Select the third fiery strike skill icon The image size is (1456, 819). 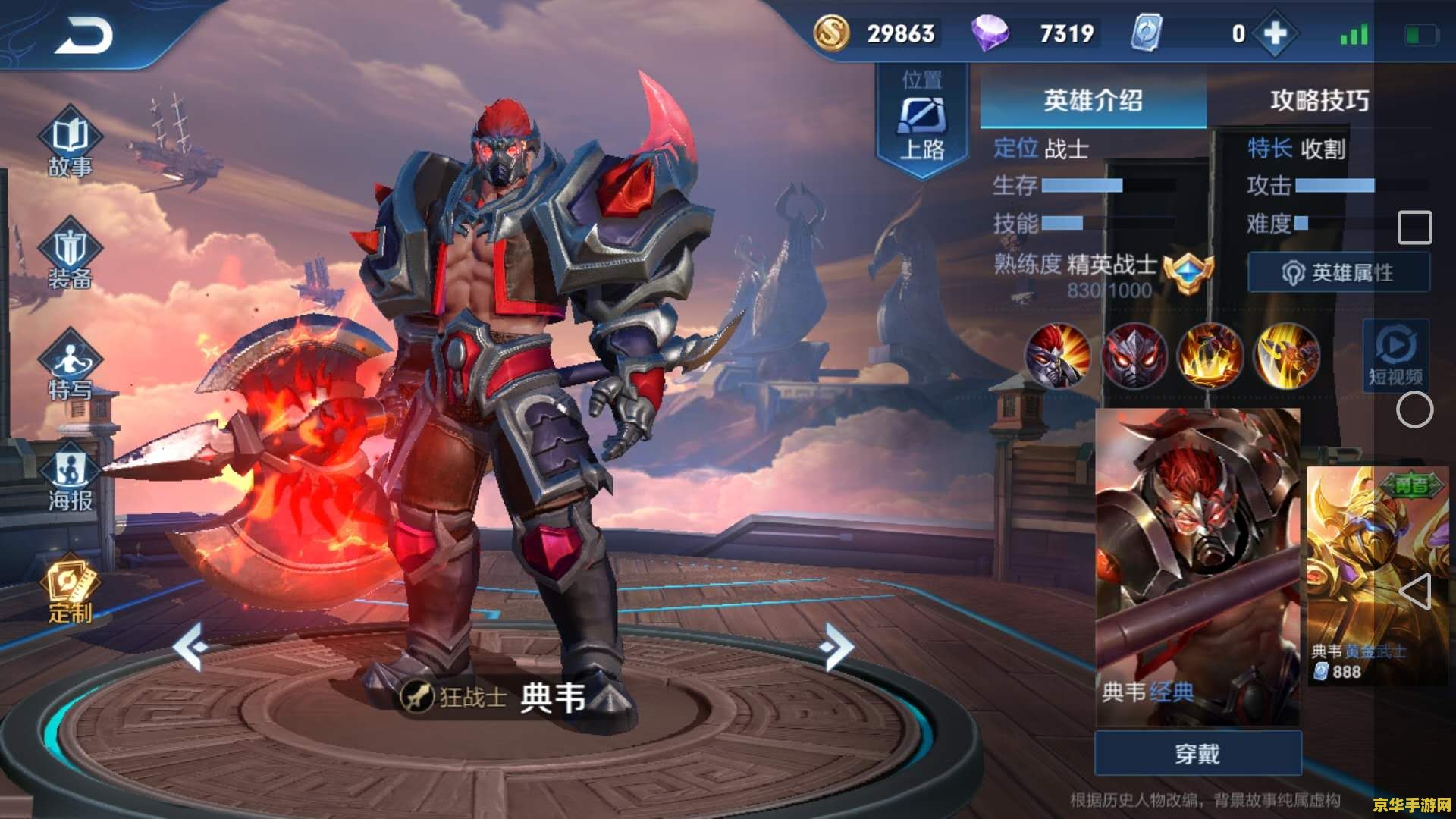pyautogui.click(x=1210, y=356)
